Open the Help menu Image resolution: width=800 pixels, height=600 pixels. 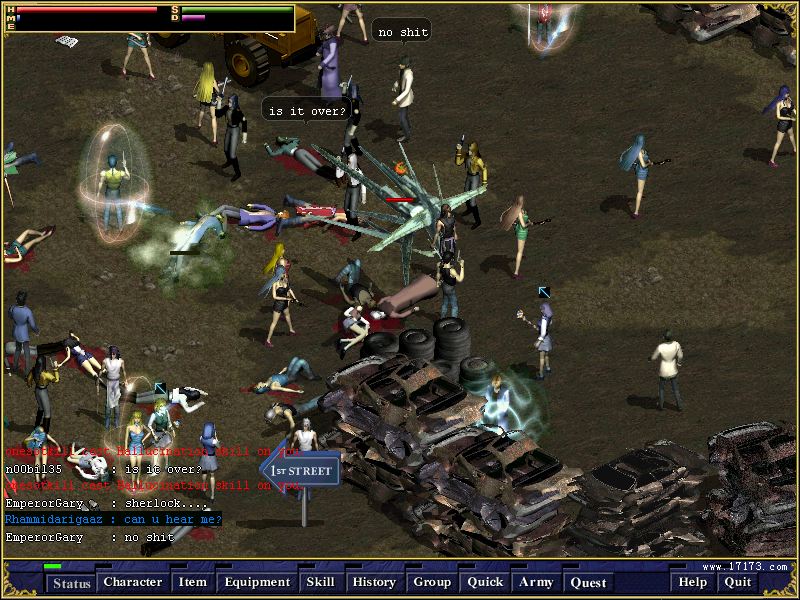coord(692,582)
